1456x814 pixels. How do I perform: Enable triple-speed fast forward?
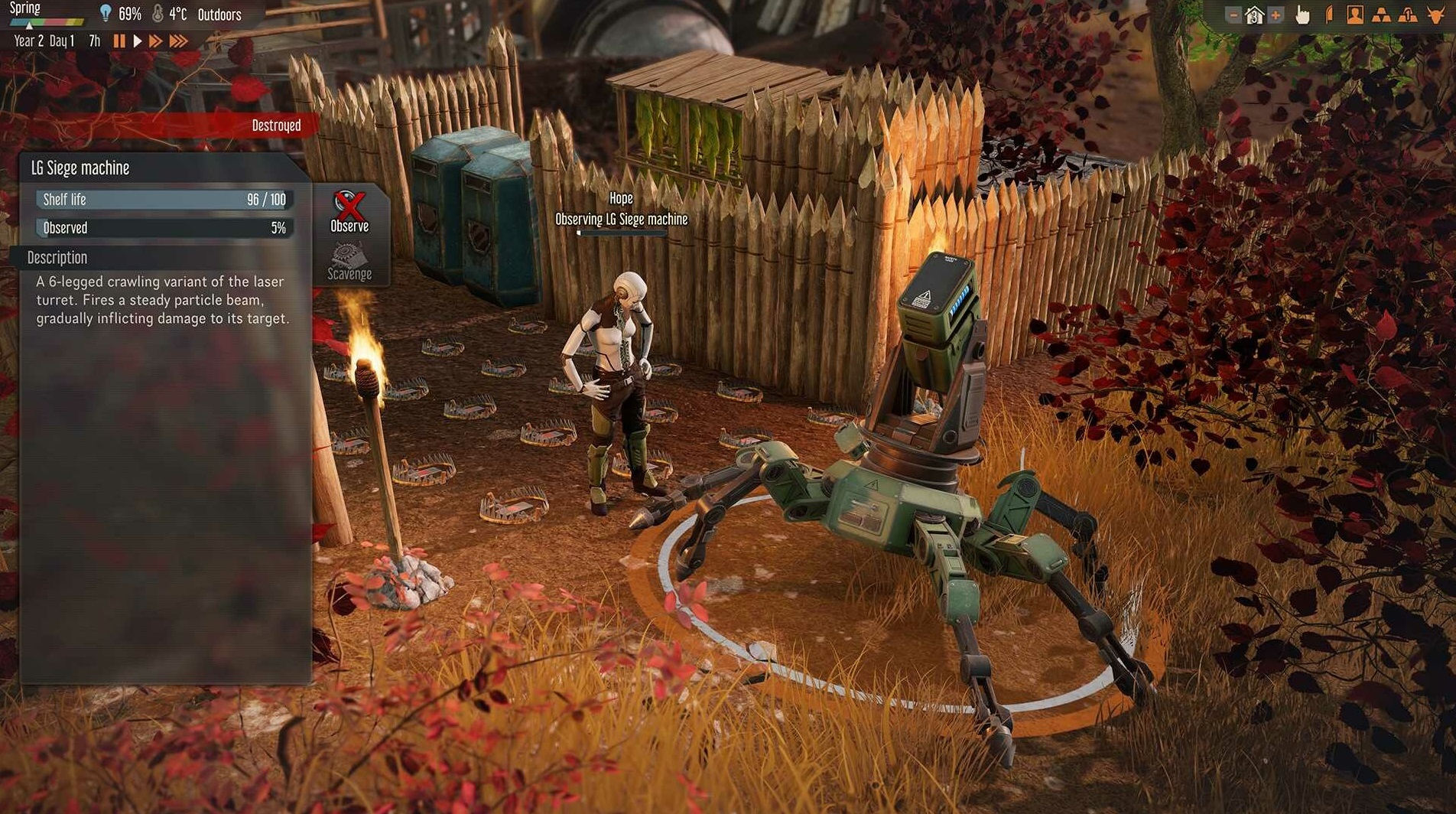(x=178, y=42)
